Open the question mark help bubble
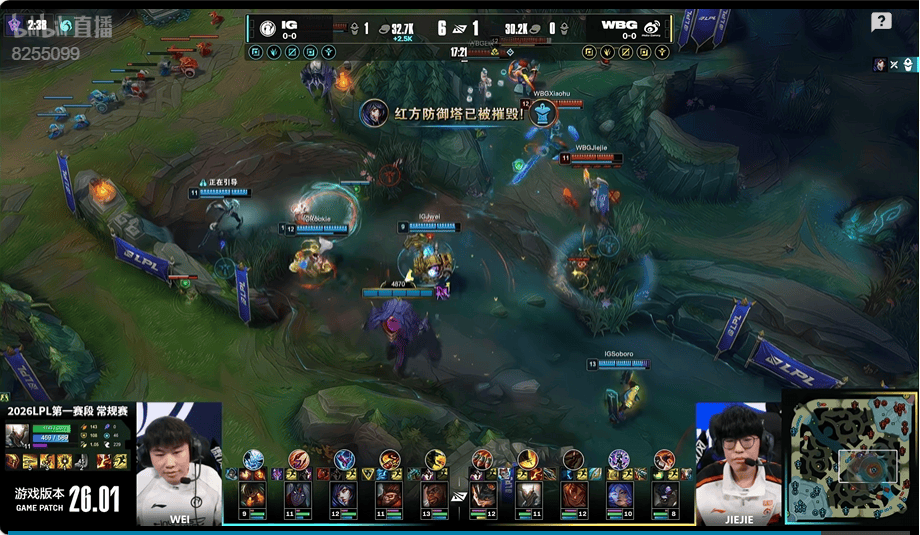920x535 pixels. (x=881, y=22)
